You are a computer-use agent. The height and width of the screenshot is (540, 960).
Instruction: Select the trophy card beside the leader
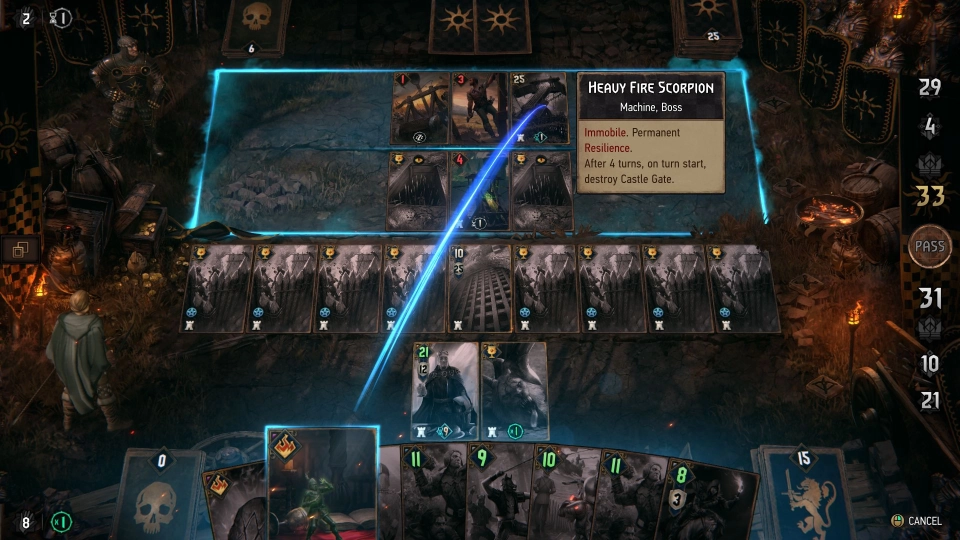click(514, 390)
